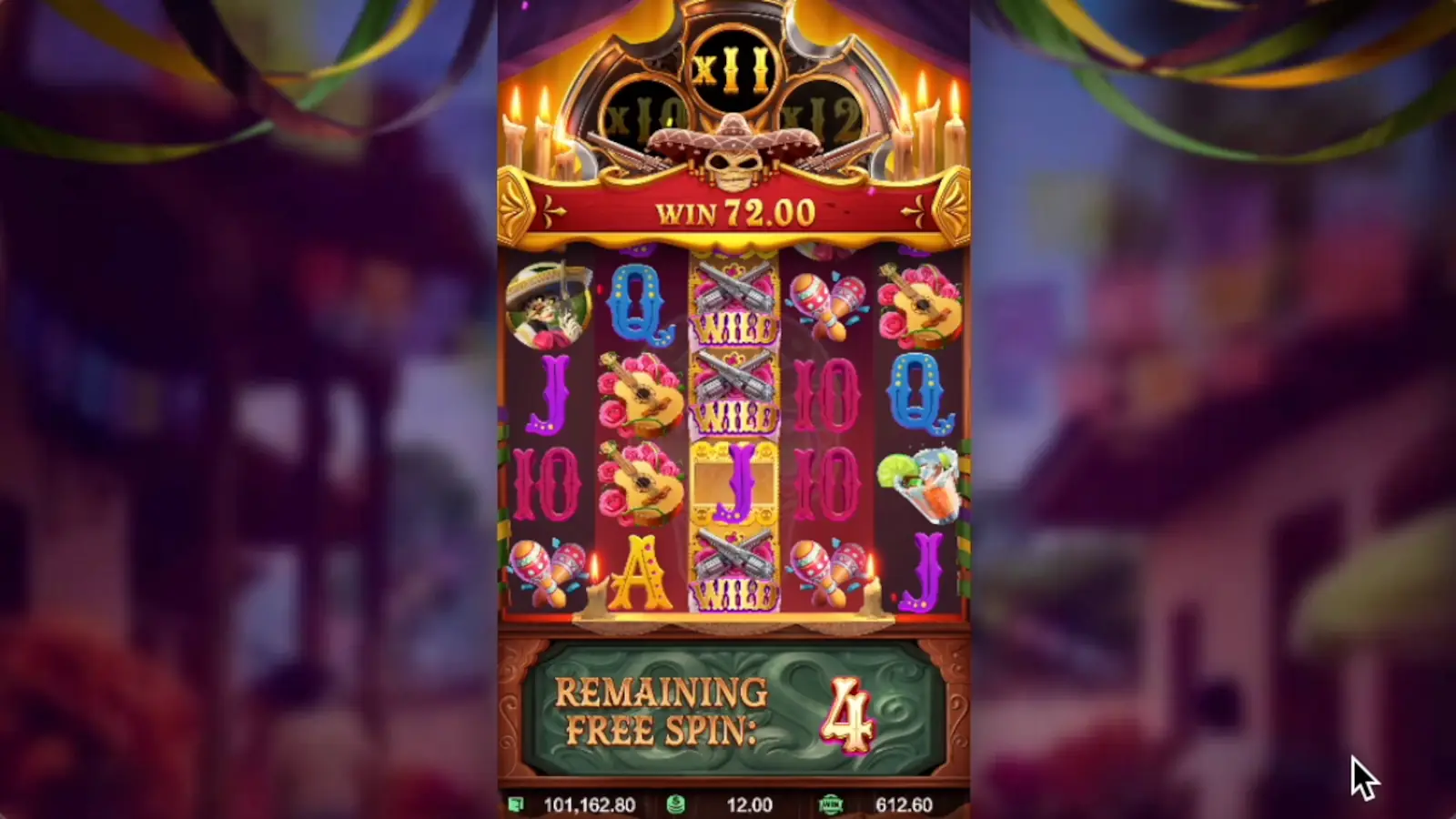This screenshot has width=1456, height=819.
Task: Expand the WIN 72.00 banner details
Action: coord(735,210)
